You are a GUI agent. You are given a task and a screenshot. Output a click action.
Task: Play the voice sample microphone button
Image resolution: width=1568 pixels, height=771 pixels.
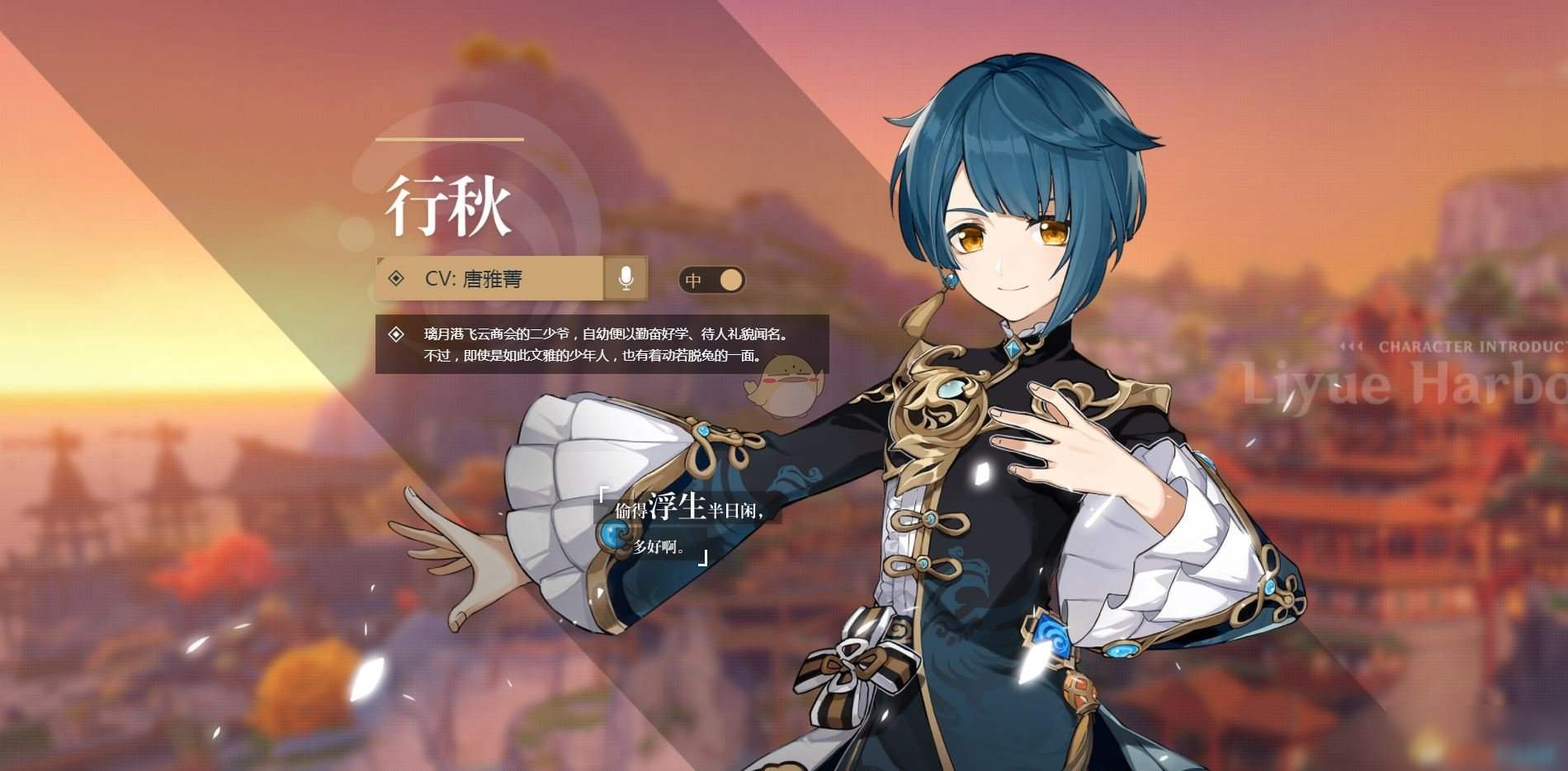click(x=626, y=279)
